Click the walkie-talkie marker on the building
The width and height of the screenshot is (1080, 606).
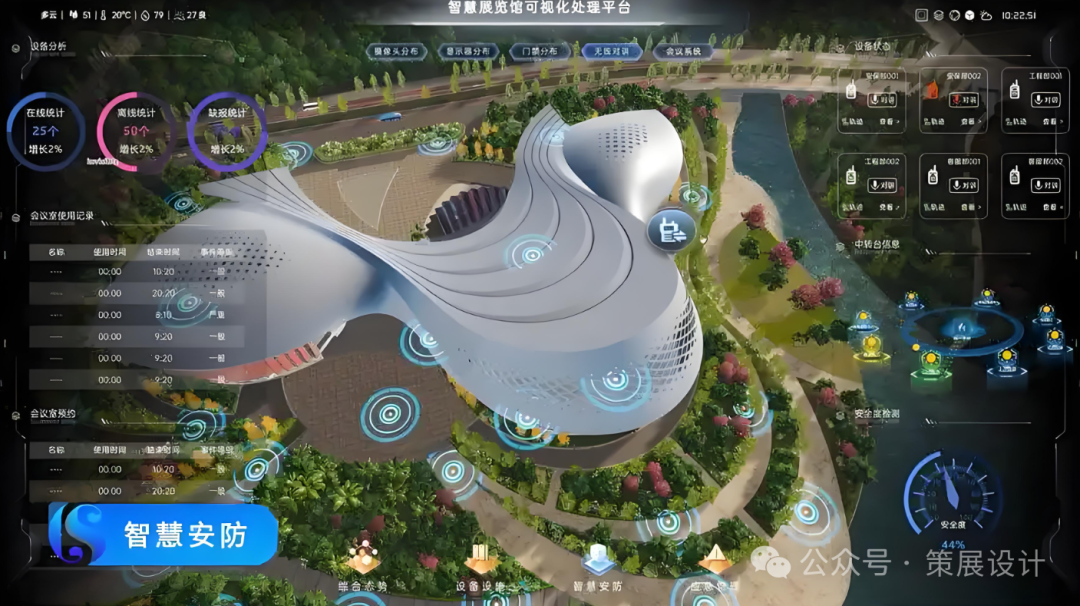coord(670,230)
